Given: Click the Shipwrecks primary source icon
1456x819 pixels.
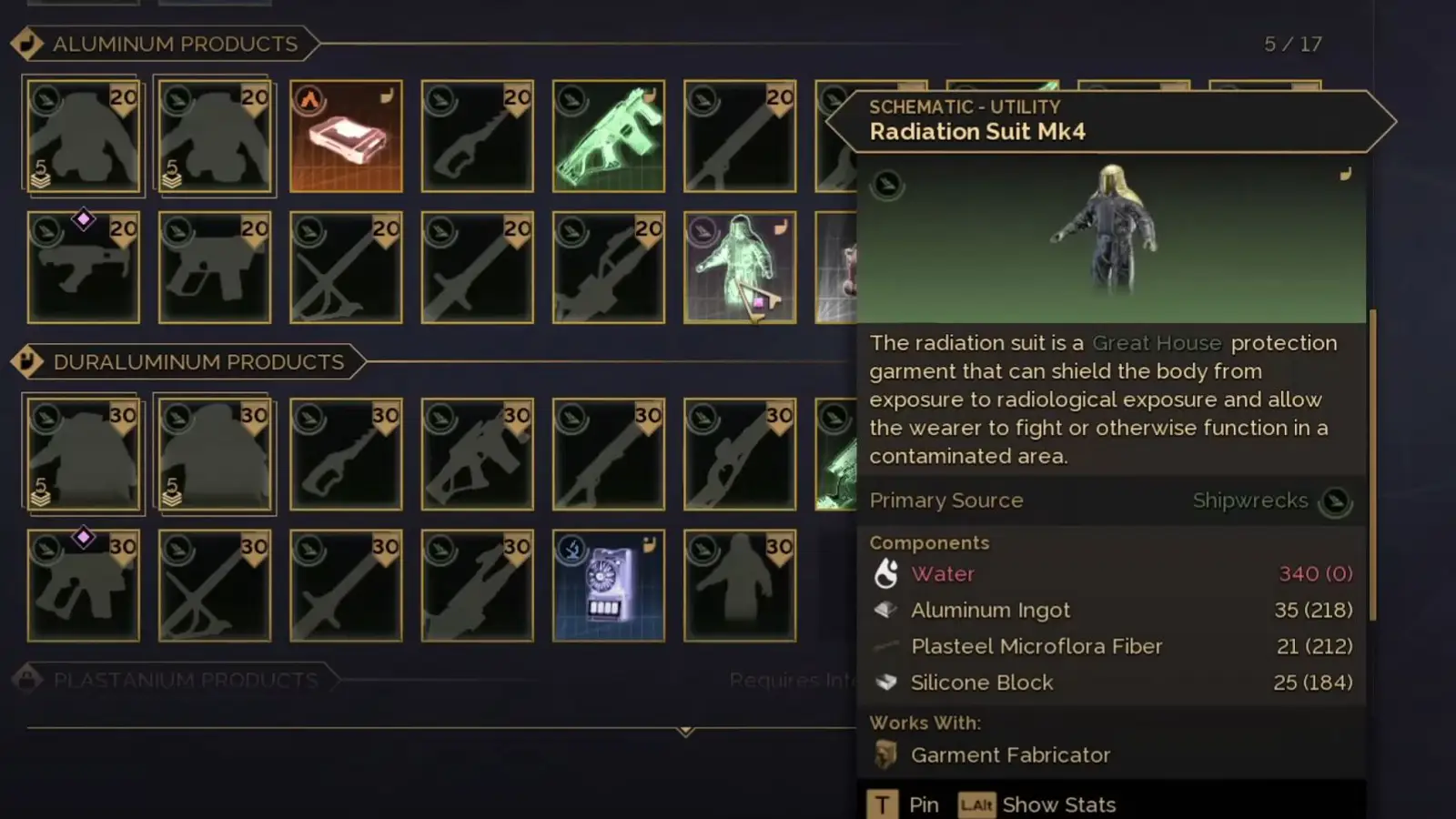Looking at the screenshot, I should [x=1335, y=501].
